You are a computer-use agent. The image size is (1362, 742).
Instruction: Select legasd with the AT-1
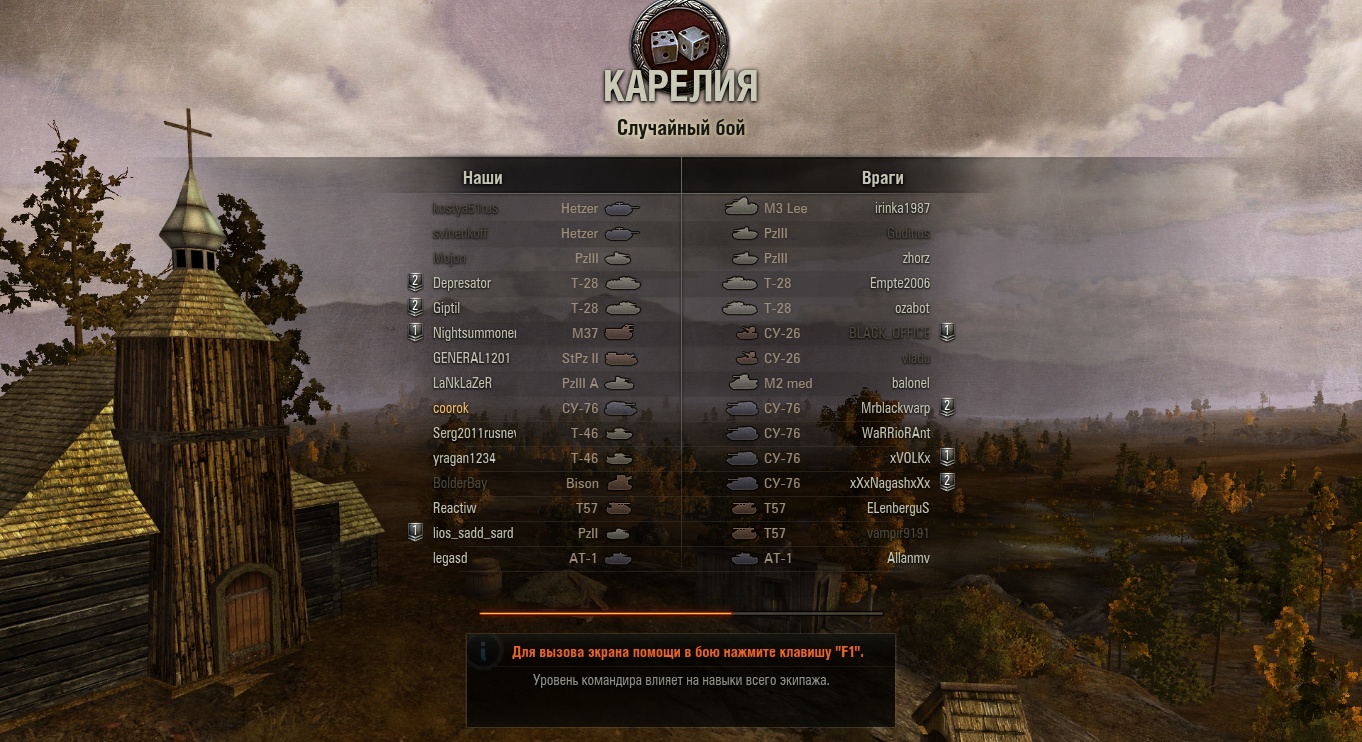pos(450,558)
